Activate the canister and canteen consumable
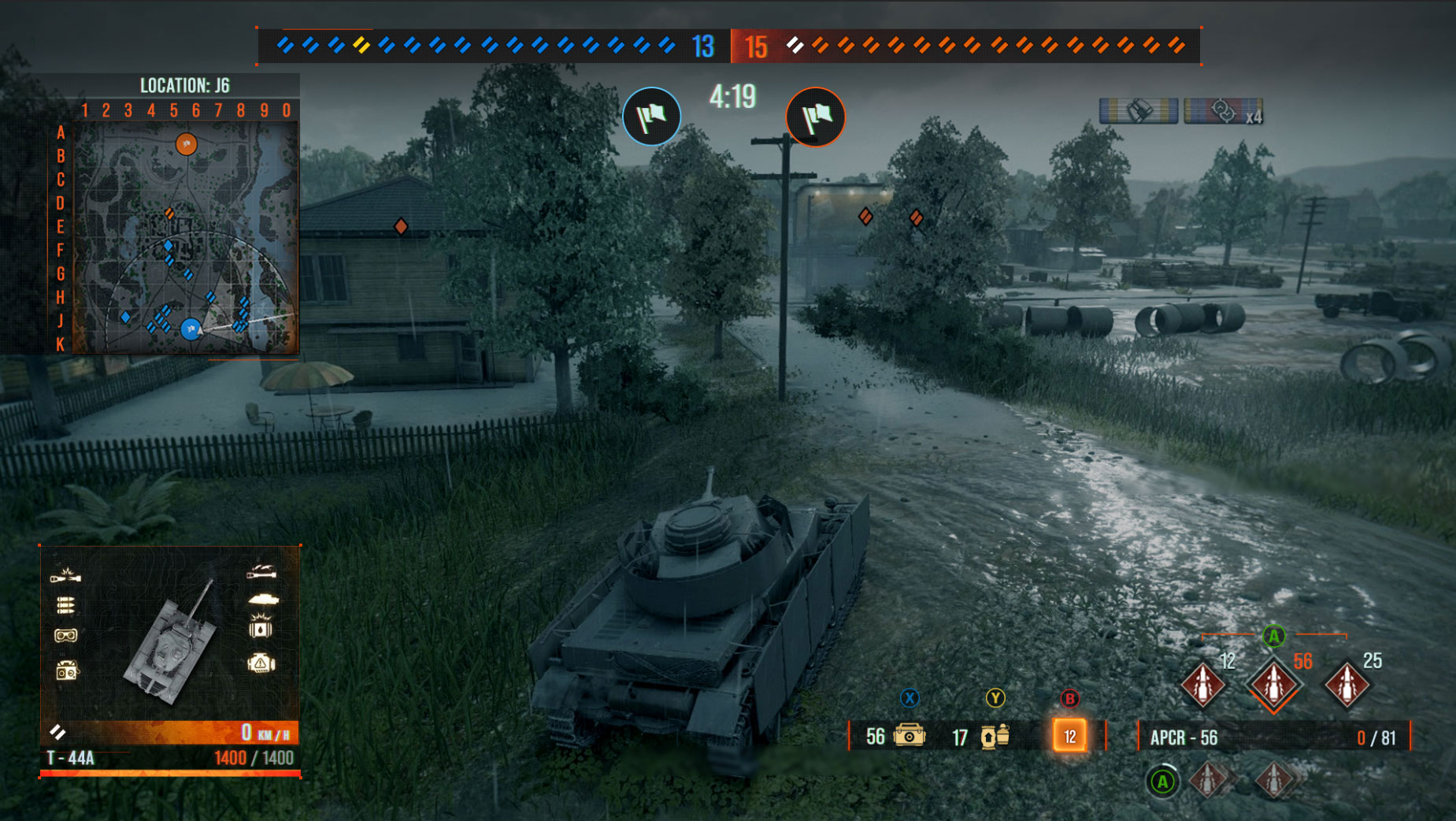Viewport: 1456px width, 821px height. point(995,736)
